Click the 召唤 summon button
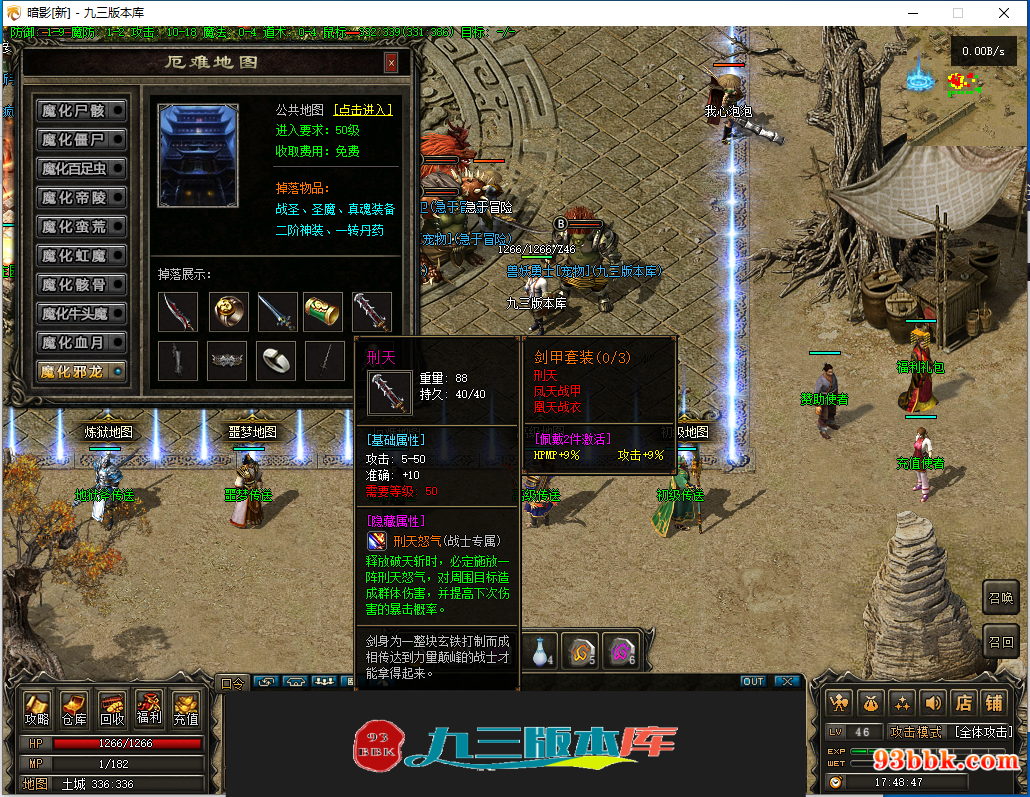 coord(1001,598)
